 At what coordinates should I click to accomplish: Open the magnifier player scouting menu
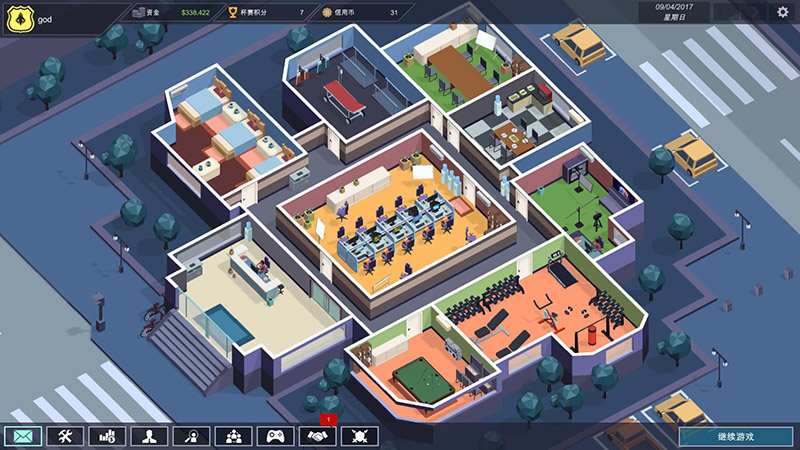point(191,436)
